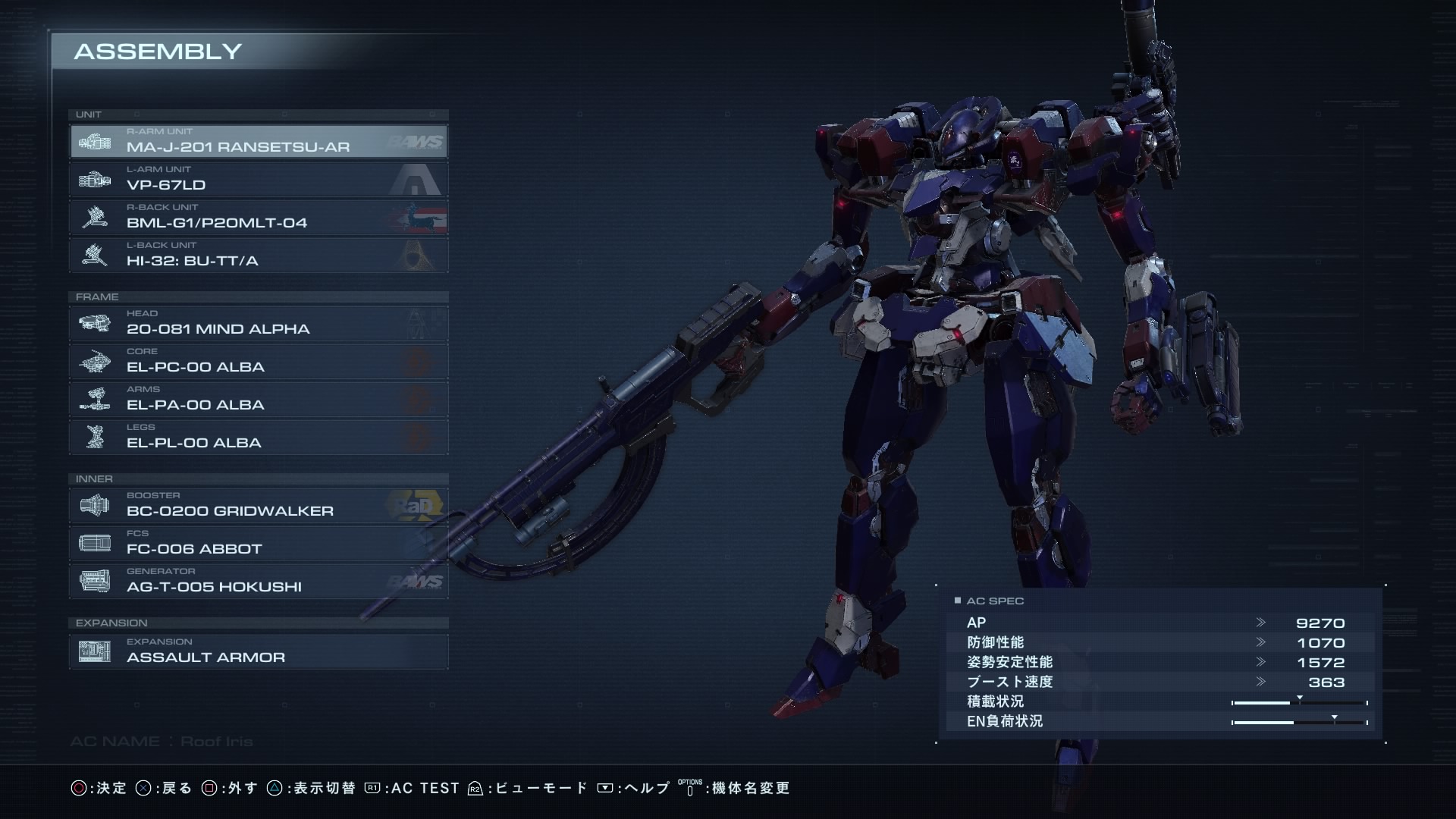
Task: Select the L-Back Unit HI-32: BU-TT/A slot
Action: click(259, 255)
